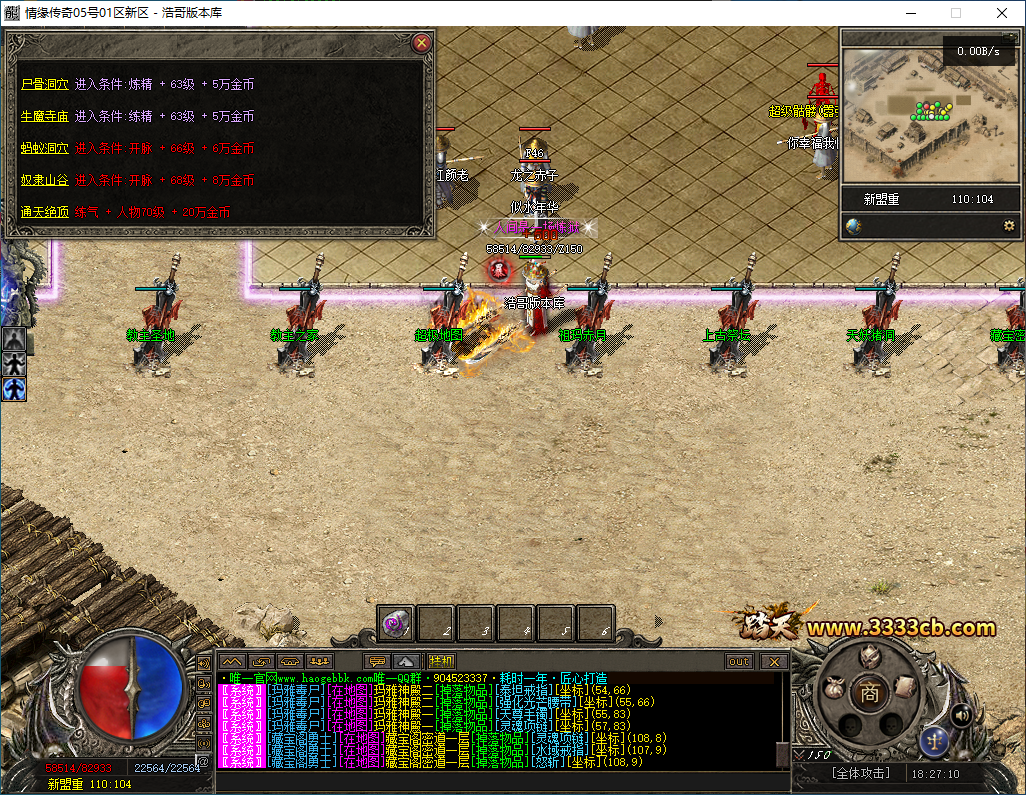Open the globe world map icon
Viewport: 1026px width, 795px height.
(853, 226)
